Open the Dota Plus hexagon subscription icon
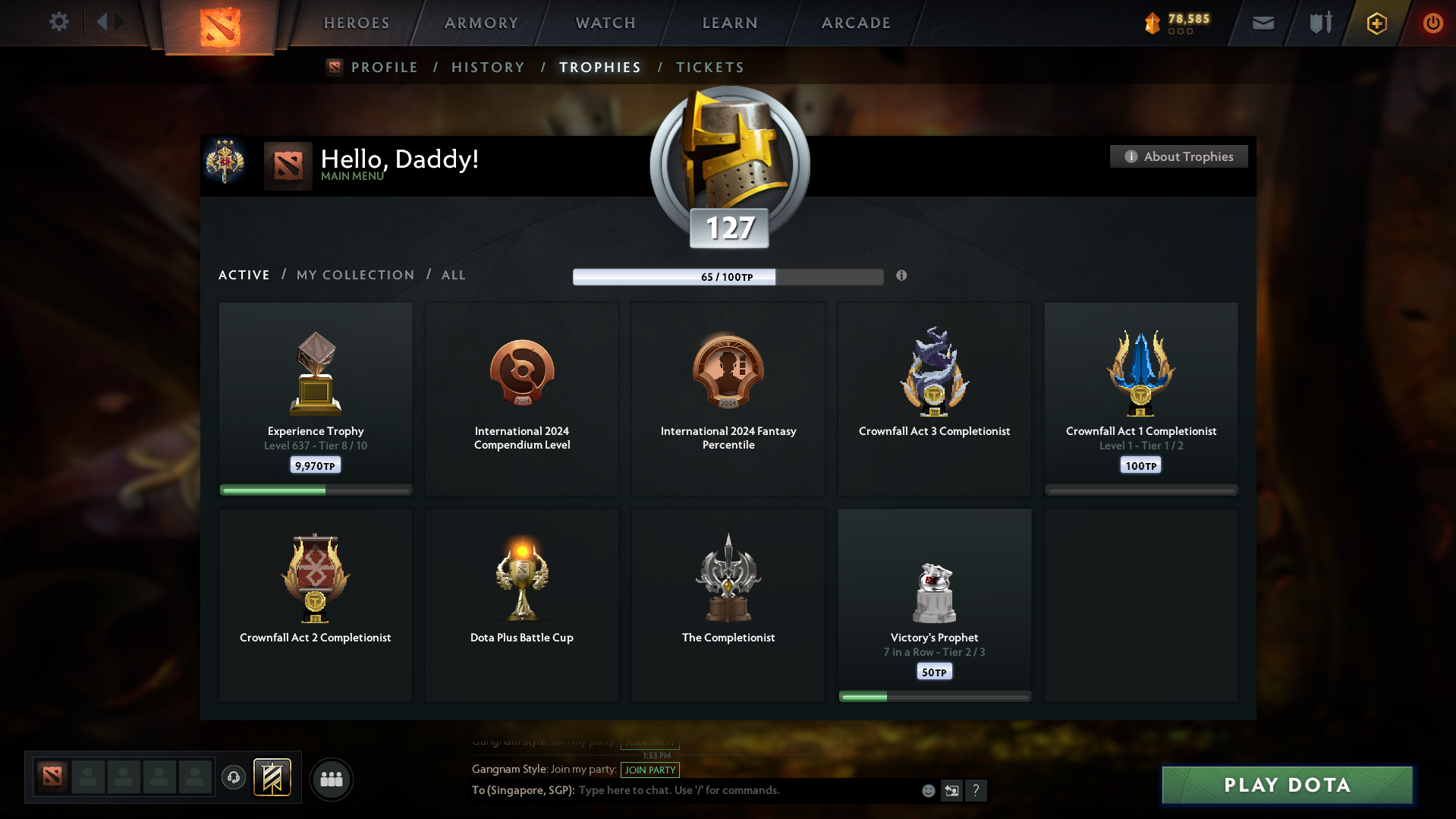The width and height of the screenshot is (1456, 819). [x=1376, y=23]
